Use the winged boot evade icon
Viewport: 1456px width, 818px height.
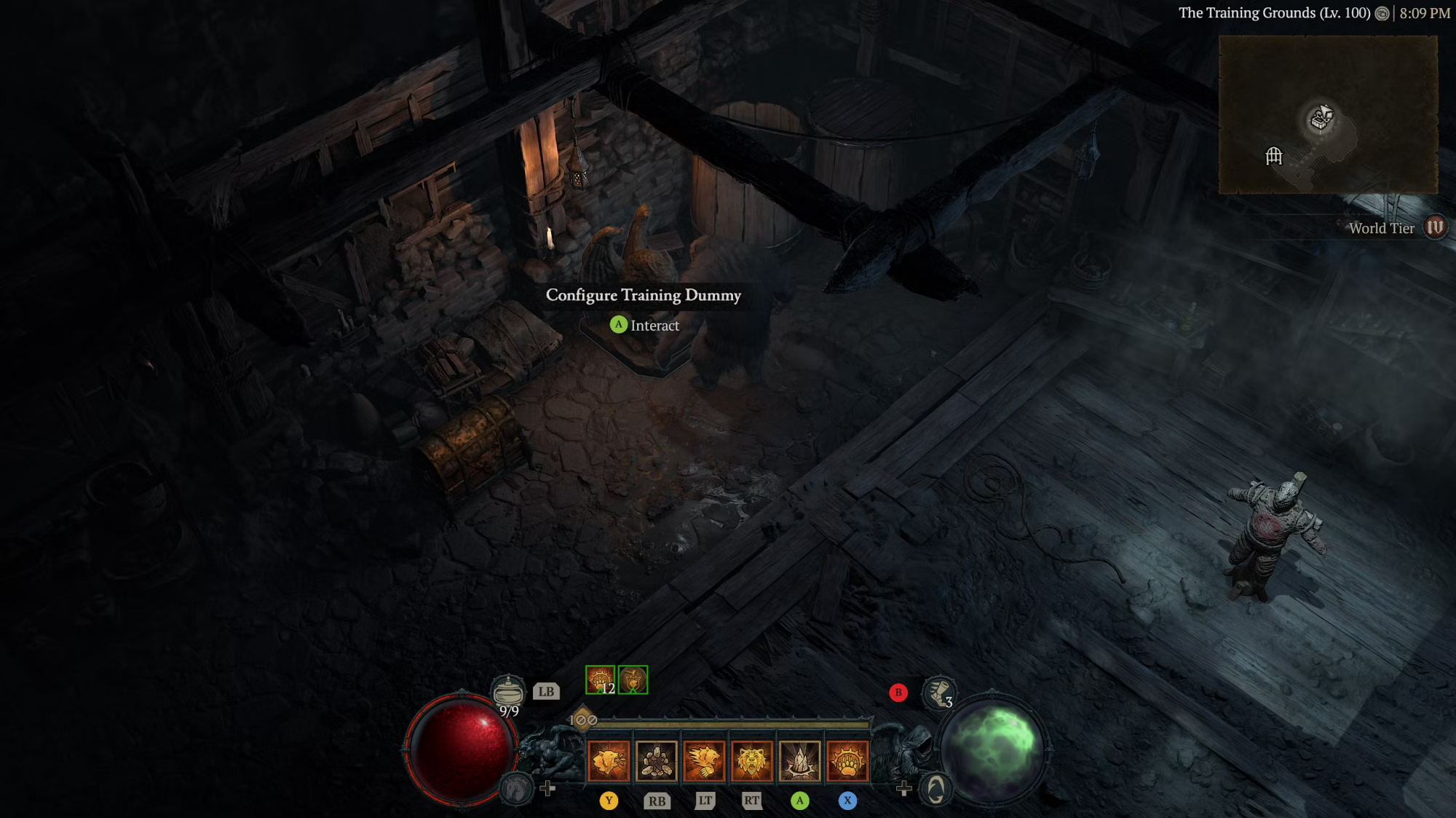pyautogui.click(x=938, y=692)
